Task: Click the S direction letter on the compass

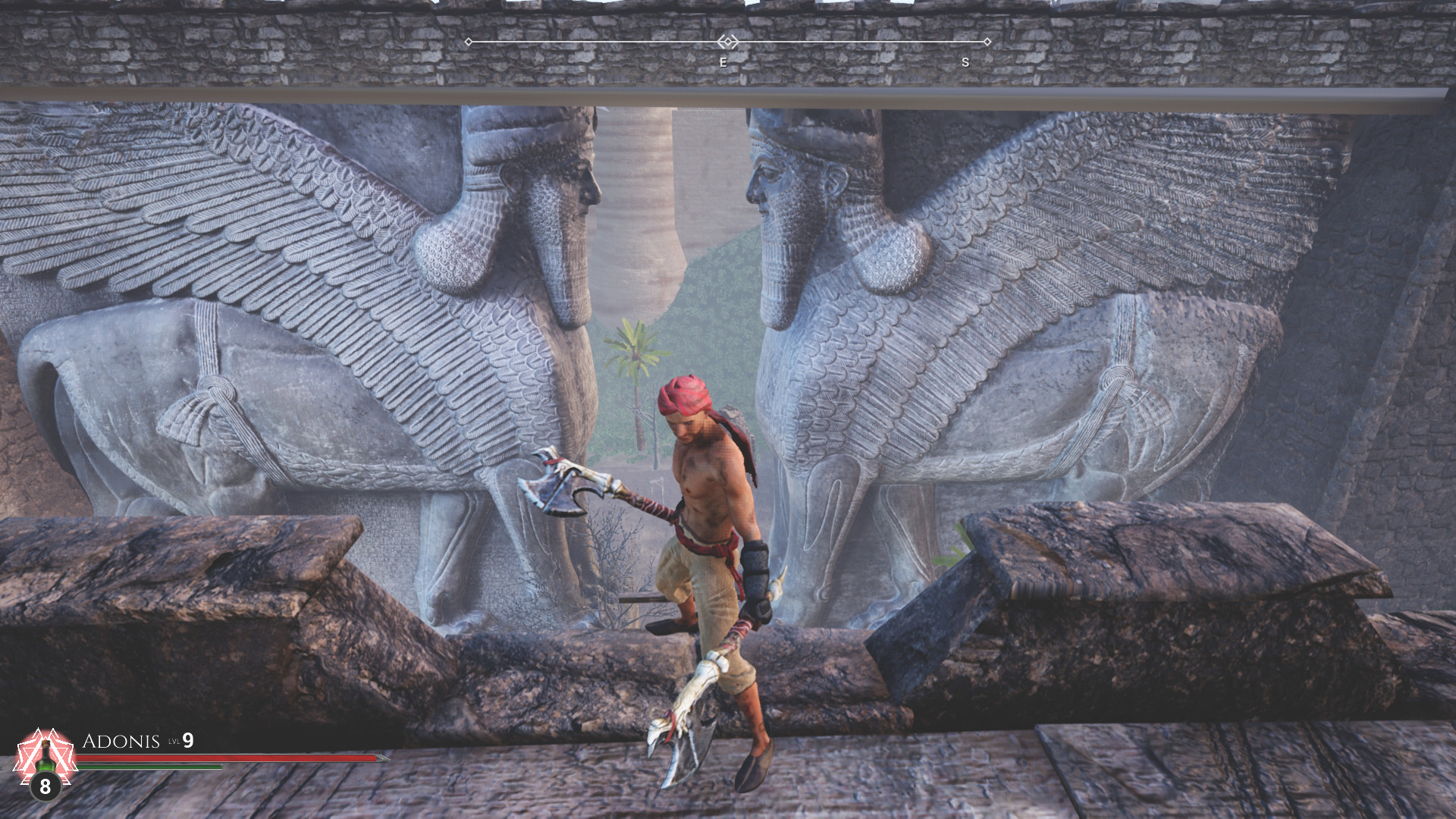Action: tap(965, 63)
